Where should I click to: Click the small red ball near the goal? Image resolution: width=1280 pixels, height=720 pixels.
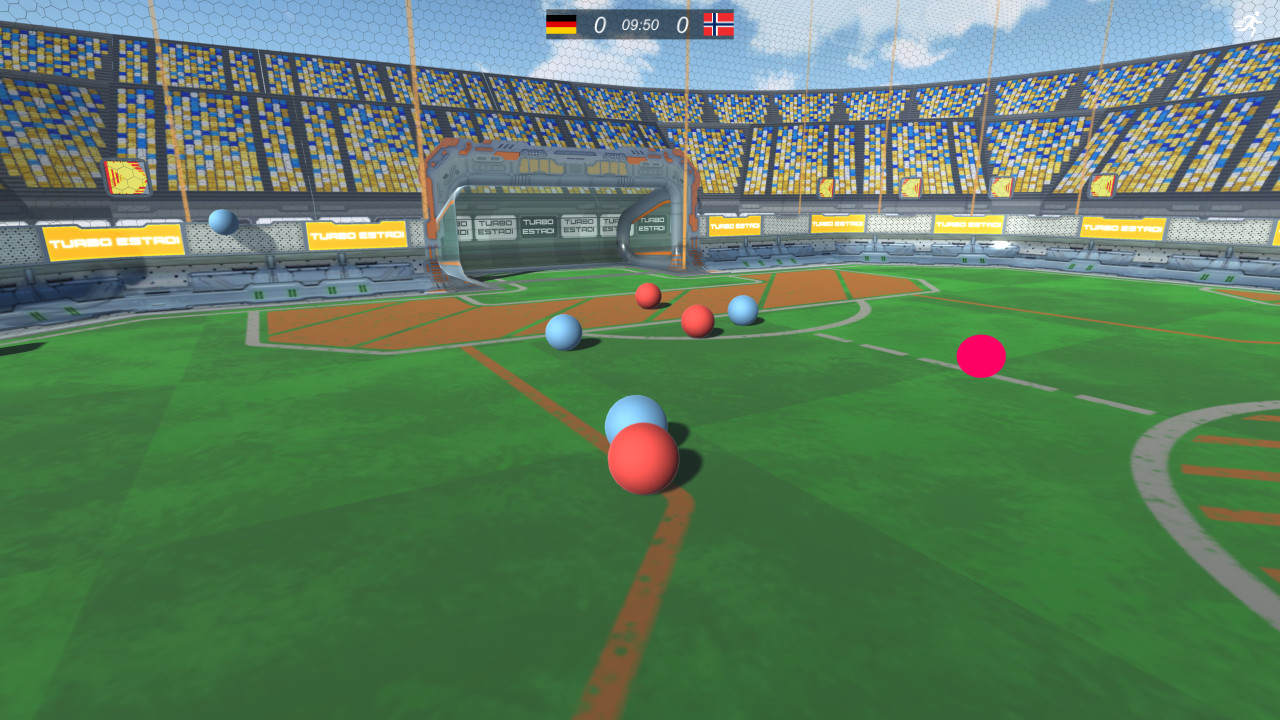click(649, 297)
